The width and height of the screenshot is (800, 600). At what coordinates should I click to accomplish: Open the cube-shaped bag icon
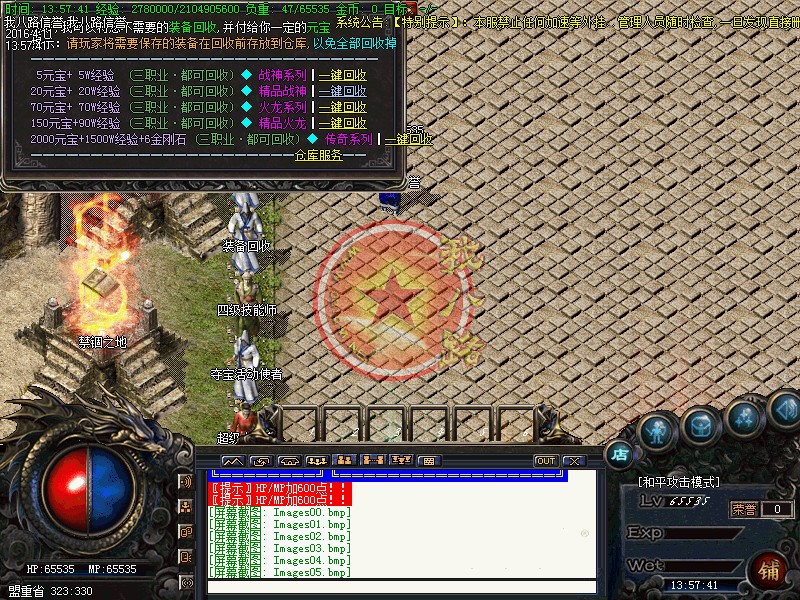701,426
